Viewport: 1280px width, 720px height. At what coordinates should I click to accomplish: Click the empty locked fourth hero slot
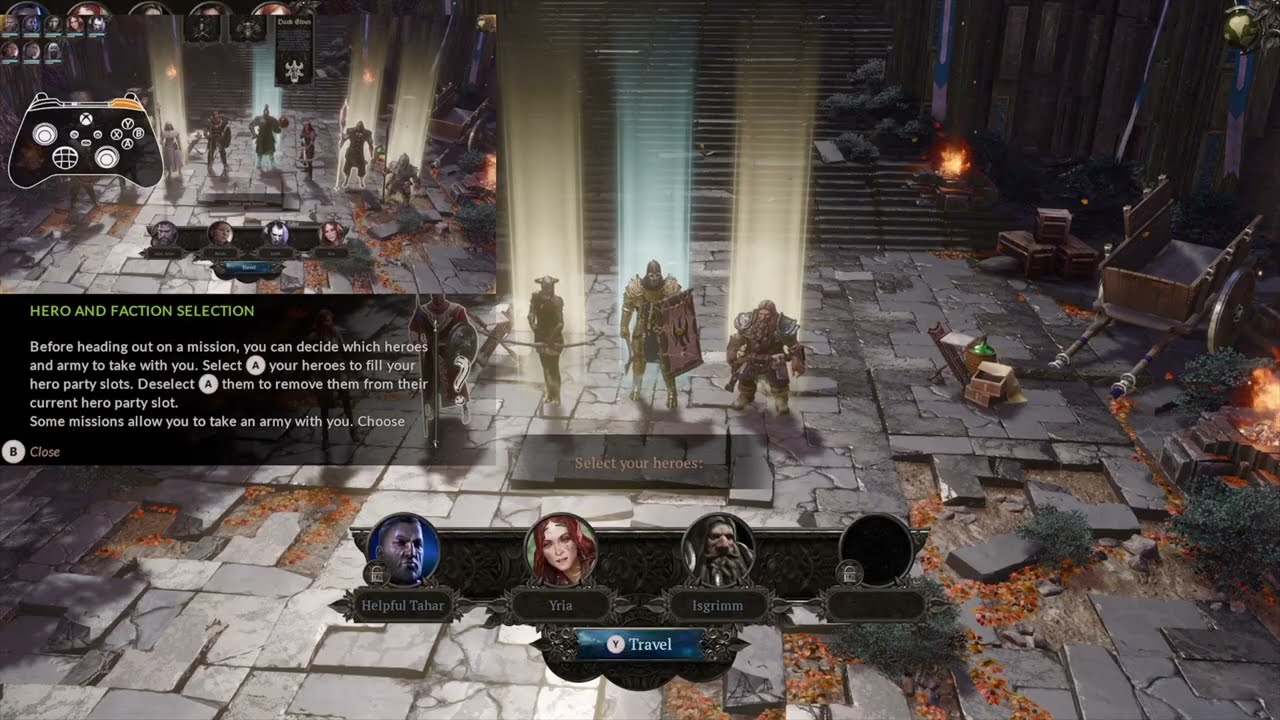coord(875,550)
